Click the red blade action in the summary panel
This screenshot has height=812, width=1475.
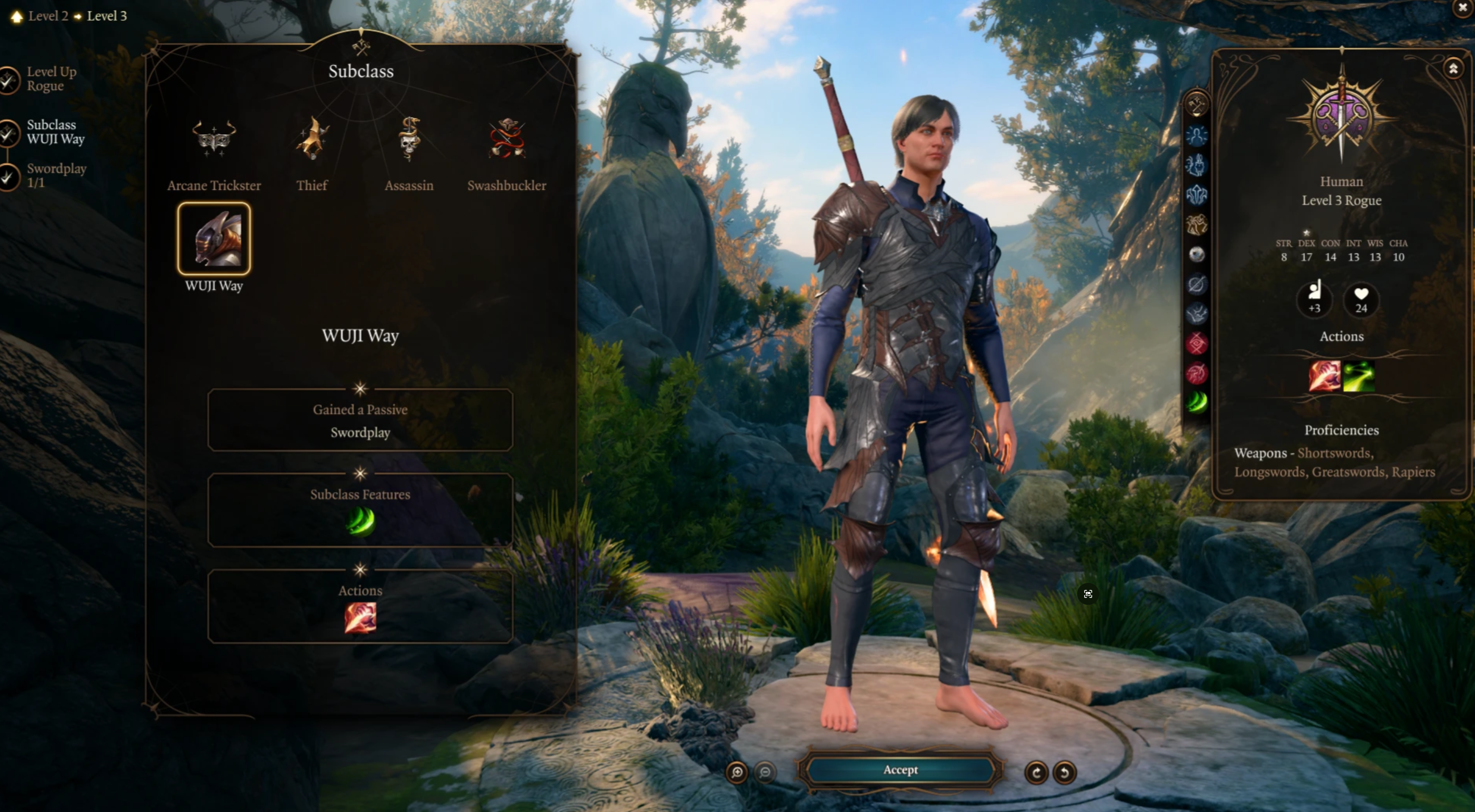[1325, 376]
